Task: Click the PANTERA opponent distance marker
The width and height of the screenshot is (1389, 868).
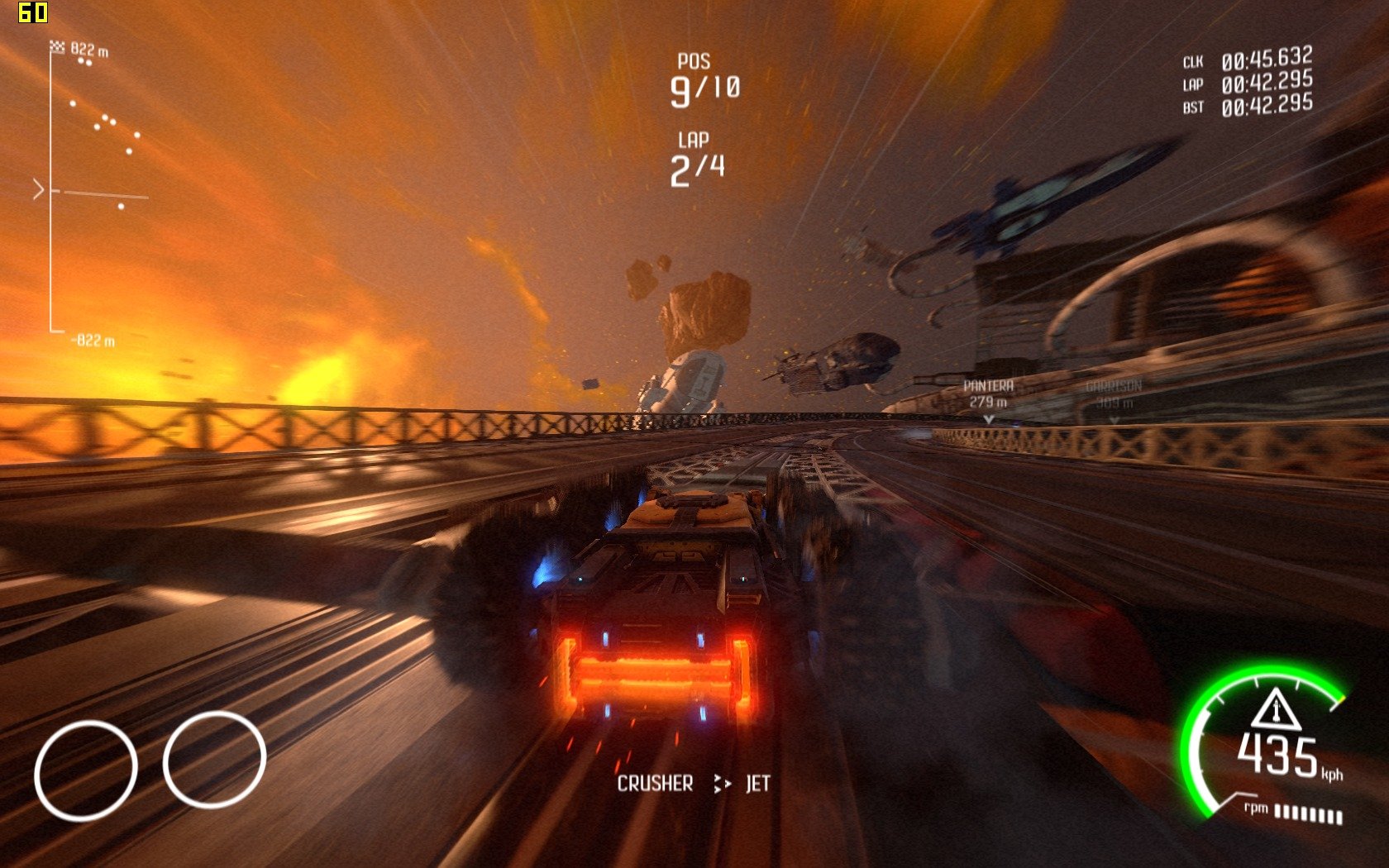Action: click(x=988, y=395)
